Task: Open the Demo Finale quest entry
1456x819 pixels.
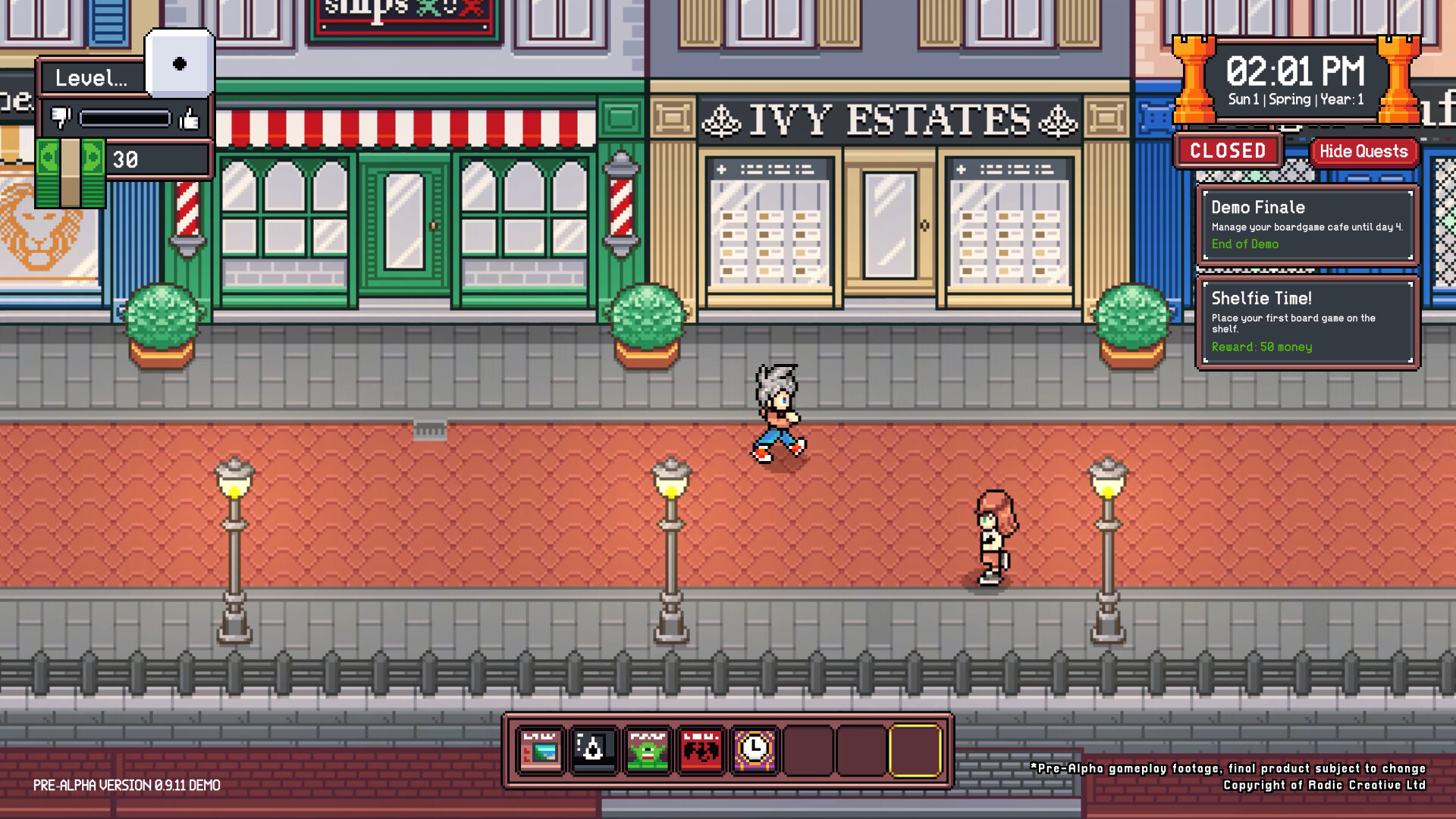Action: [1307, 224]
